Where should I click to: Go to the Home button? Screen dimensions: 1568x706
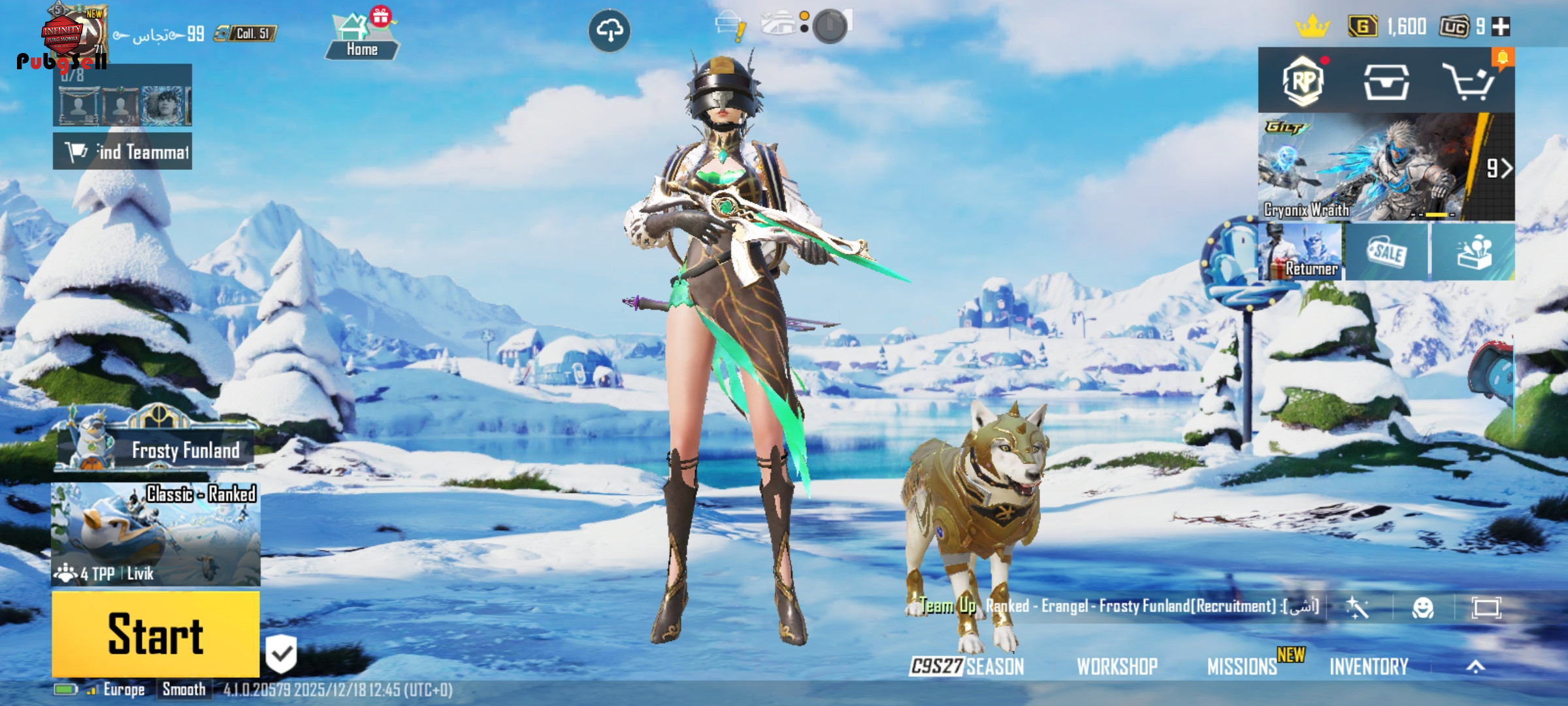pos(362,39)
